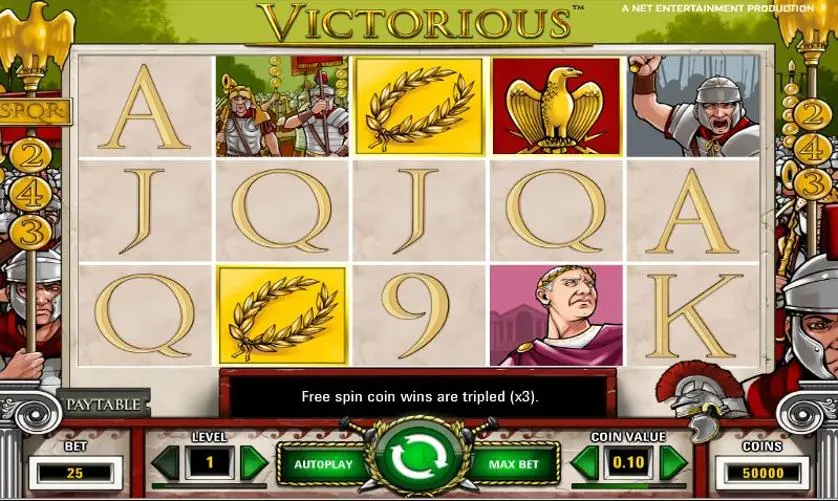Spin the reels with the green button
The height and width of the screenshot is (501, 838).
pyautogui.click(x=419, y=461)
